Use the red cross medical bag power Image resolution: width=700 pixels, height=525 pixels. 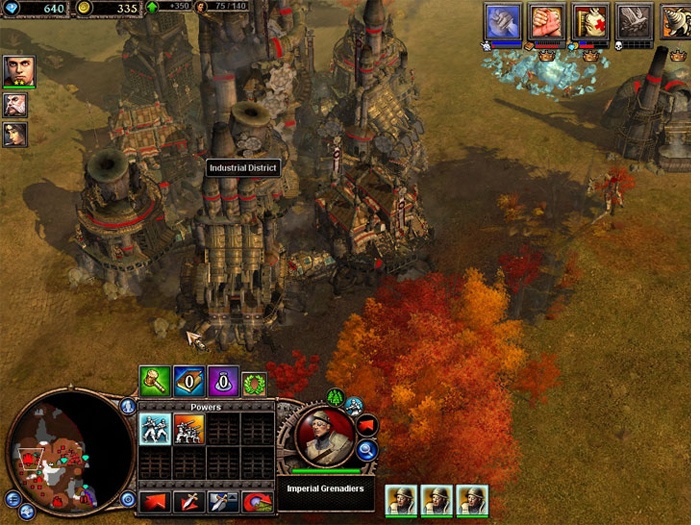pyautogui.click(x=591, y=21)
